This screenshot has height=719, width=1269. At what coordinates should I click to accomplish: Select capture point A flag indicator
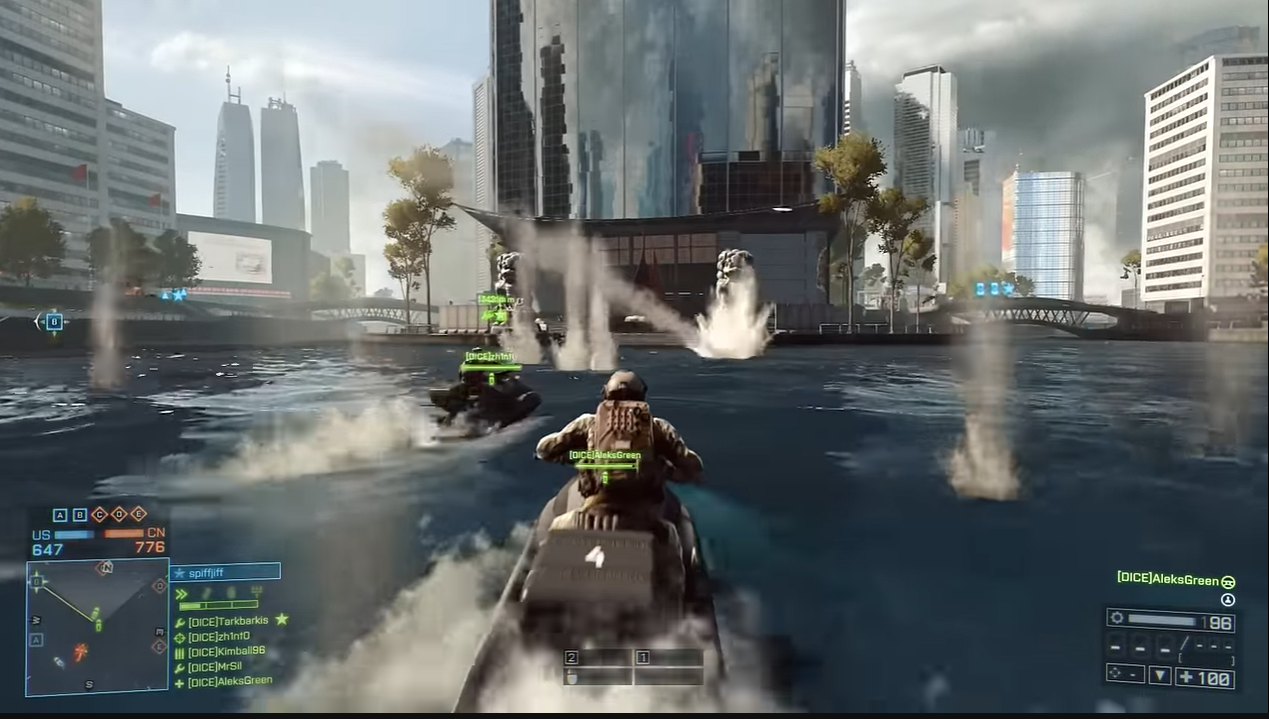pyautogui.click(x=60, y=515)
